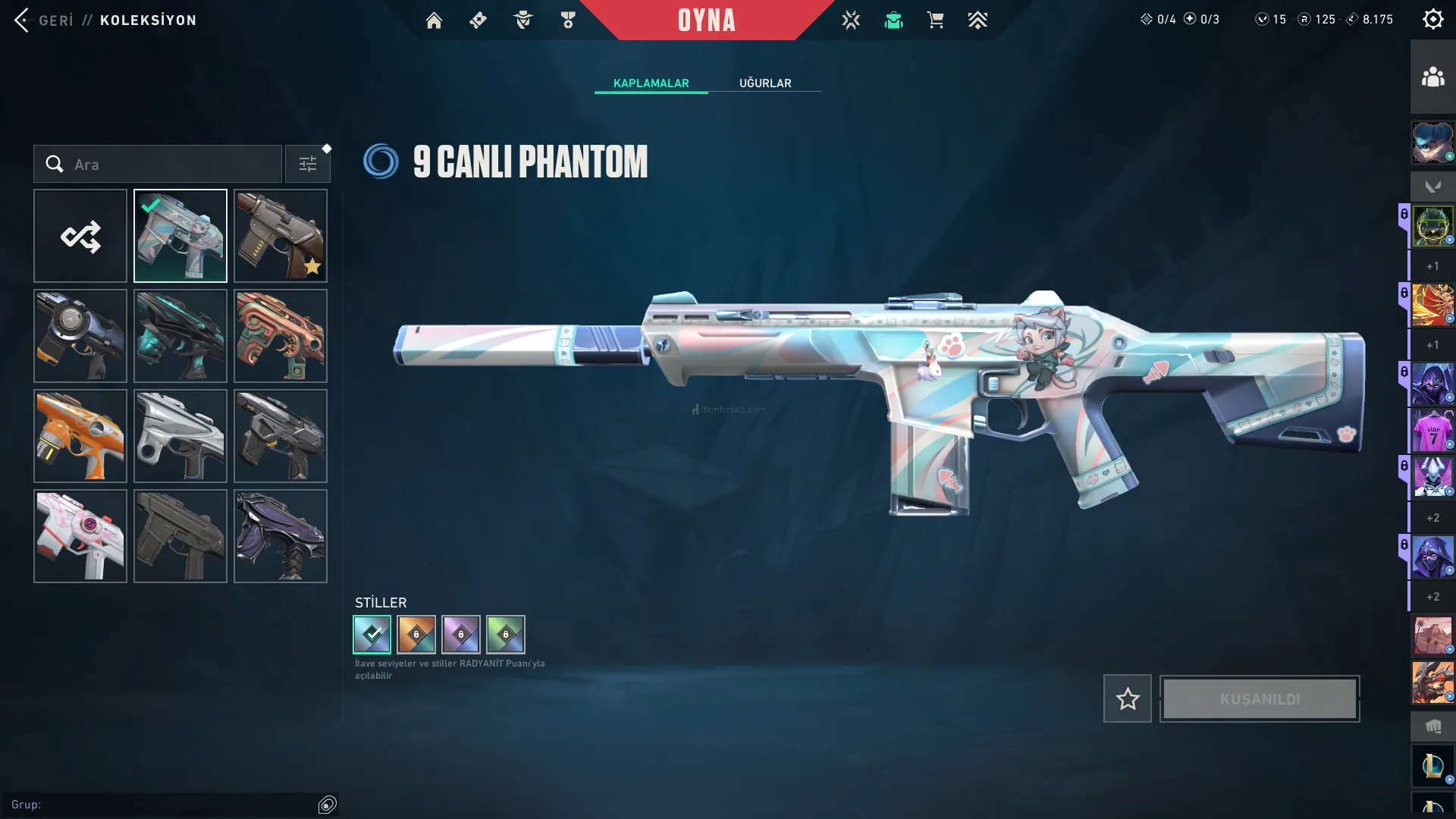
Task: Click the KUŞANILDI equip button
Action: (x=1260, y=699)
